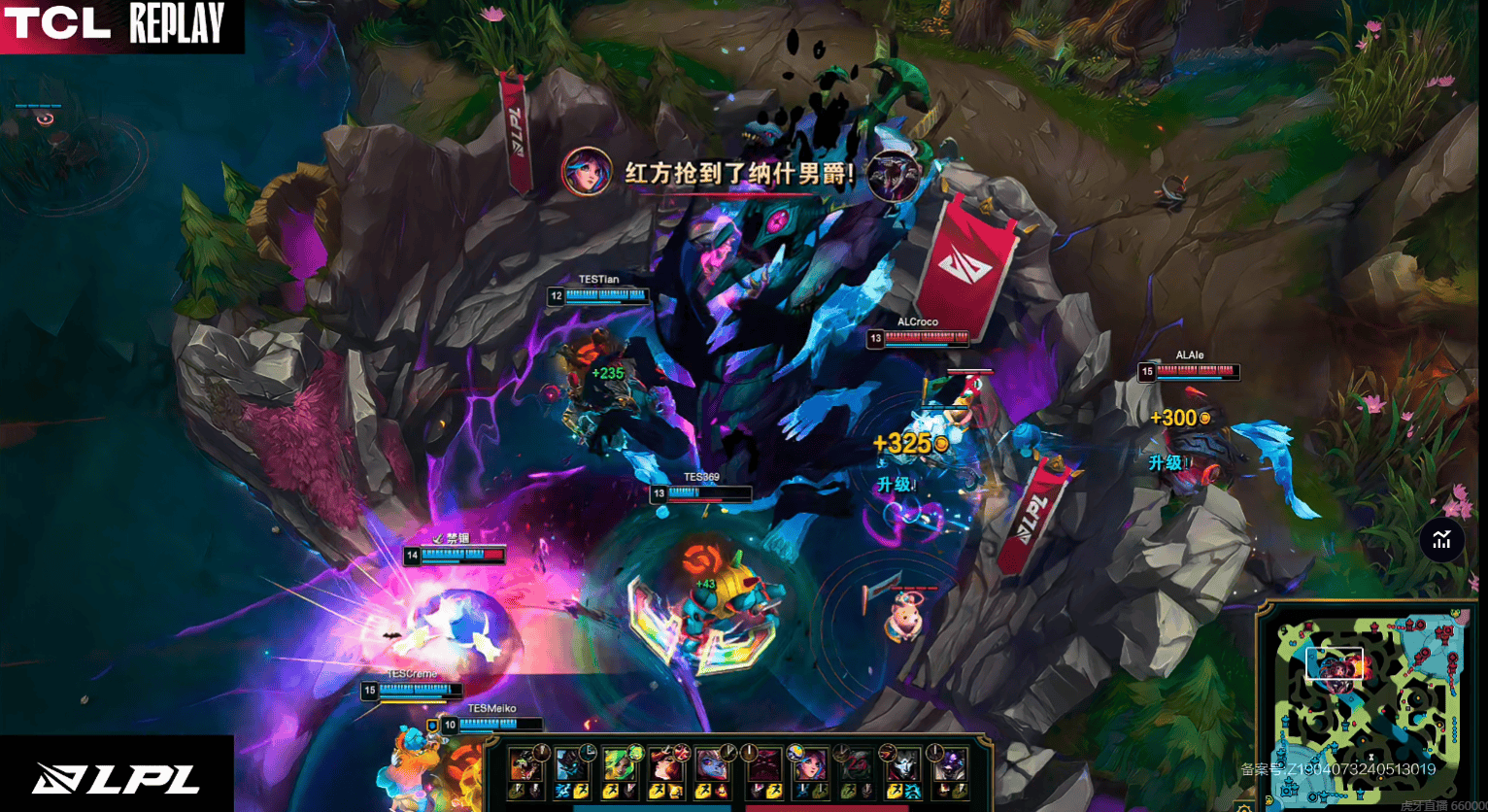The width and height of the screenshot is (1488, 812).
Task: Select the greyed-out dead champion portrait
Action: (x=856, y=763)
